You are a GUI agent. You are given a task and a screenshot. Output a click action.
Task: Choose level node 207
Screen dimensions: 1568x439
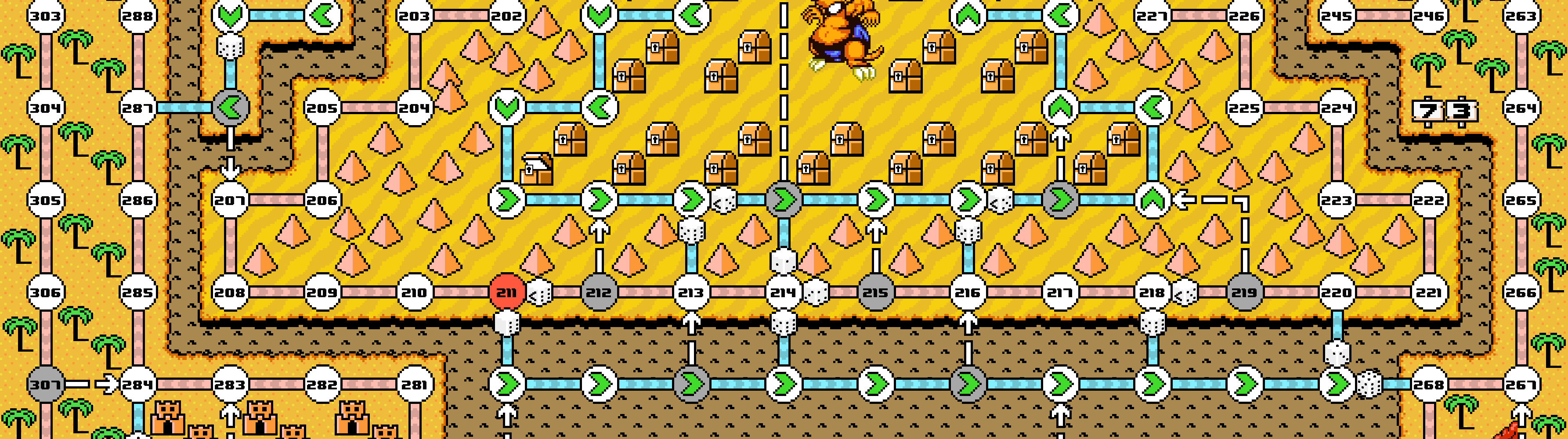[230, 200]
